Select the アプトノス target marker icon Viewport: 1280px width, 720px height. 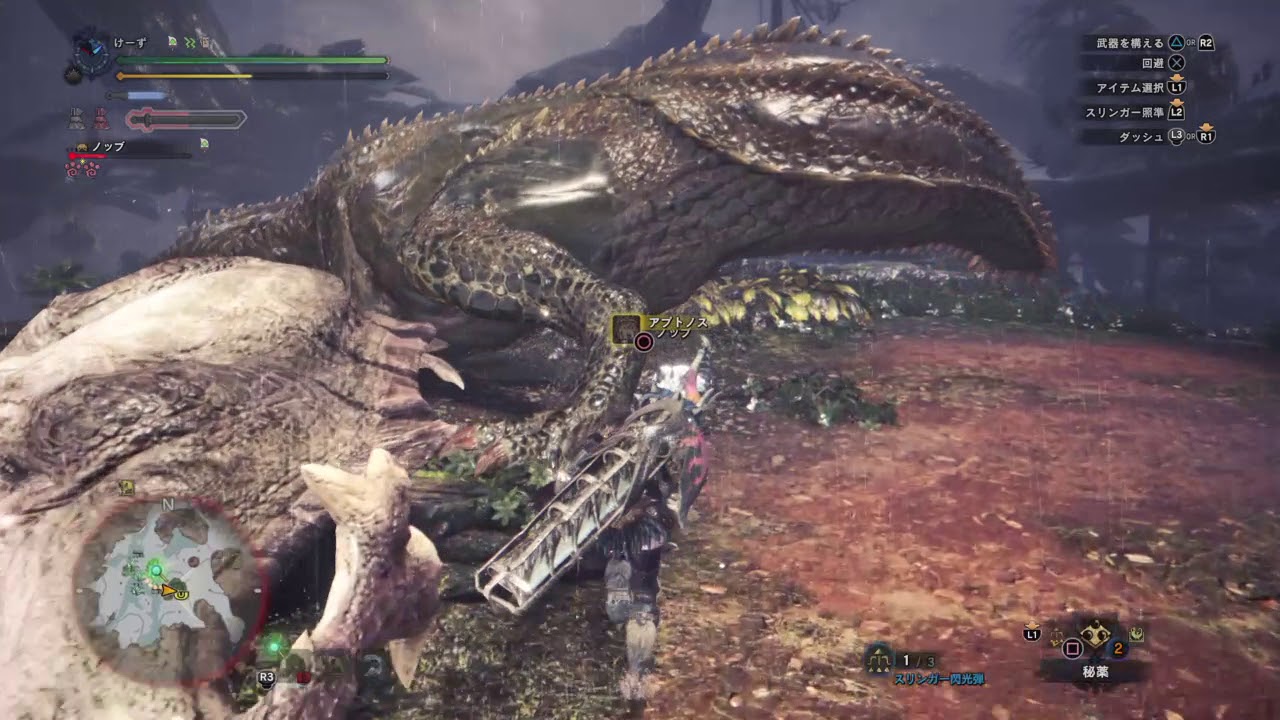(627, 328)
